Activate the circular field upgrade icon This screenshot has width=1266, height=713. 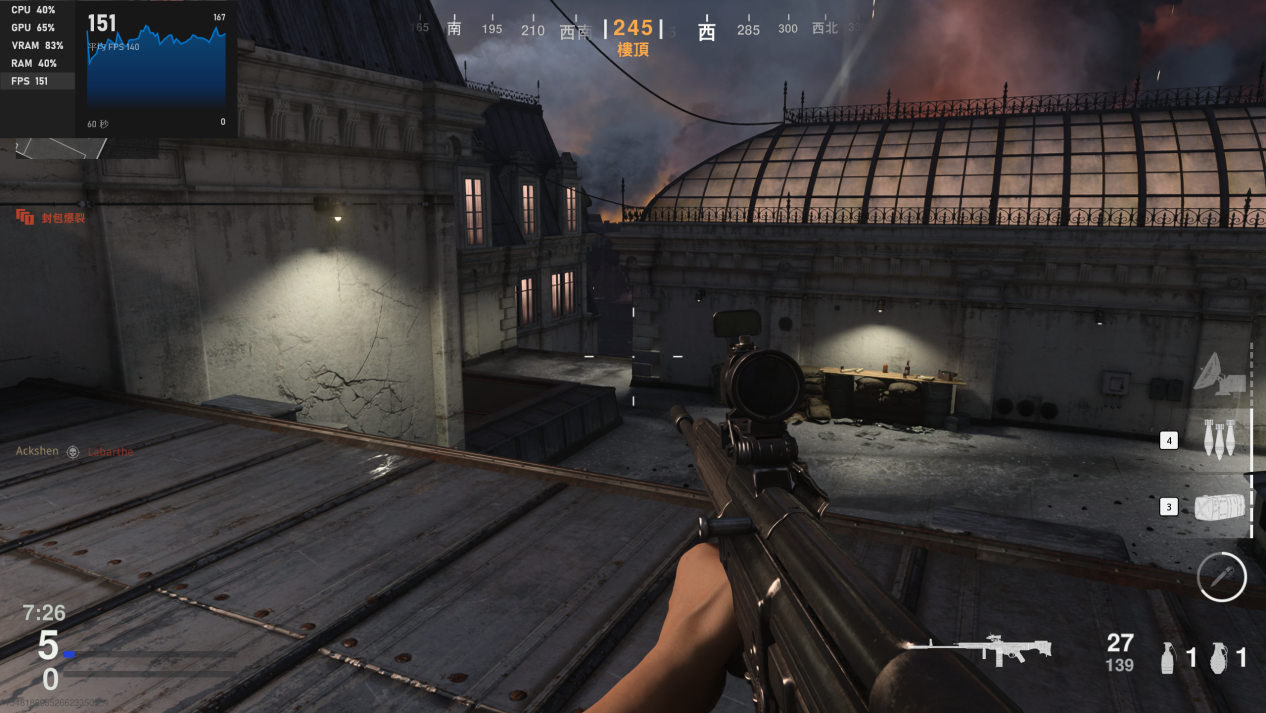coord(1222,577)
